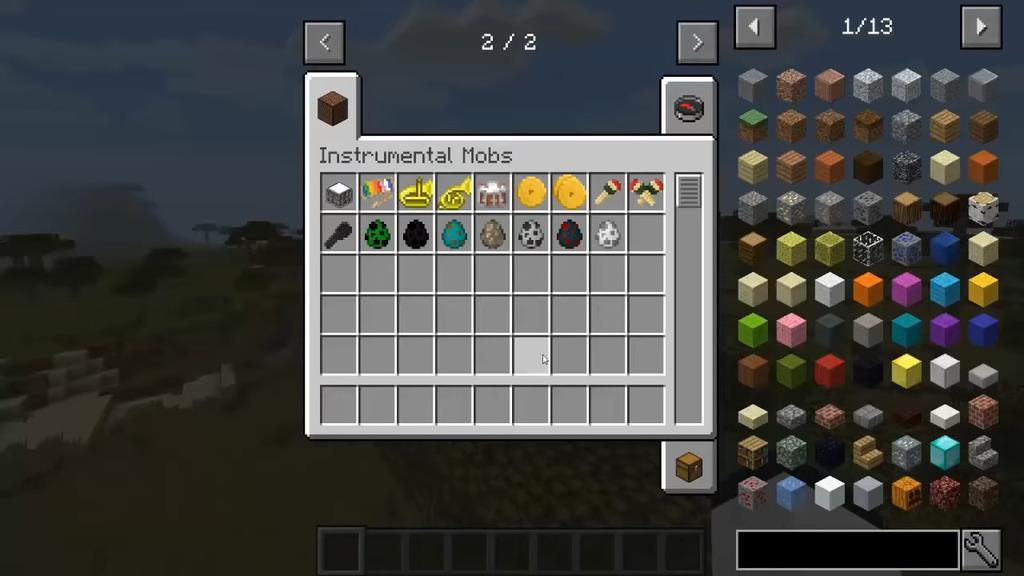The image size is (1024, 576).
Task: Open the chest survival inventory tab
Action: [x=689, y=466]
